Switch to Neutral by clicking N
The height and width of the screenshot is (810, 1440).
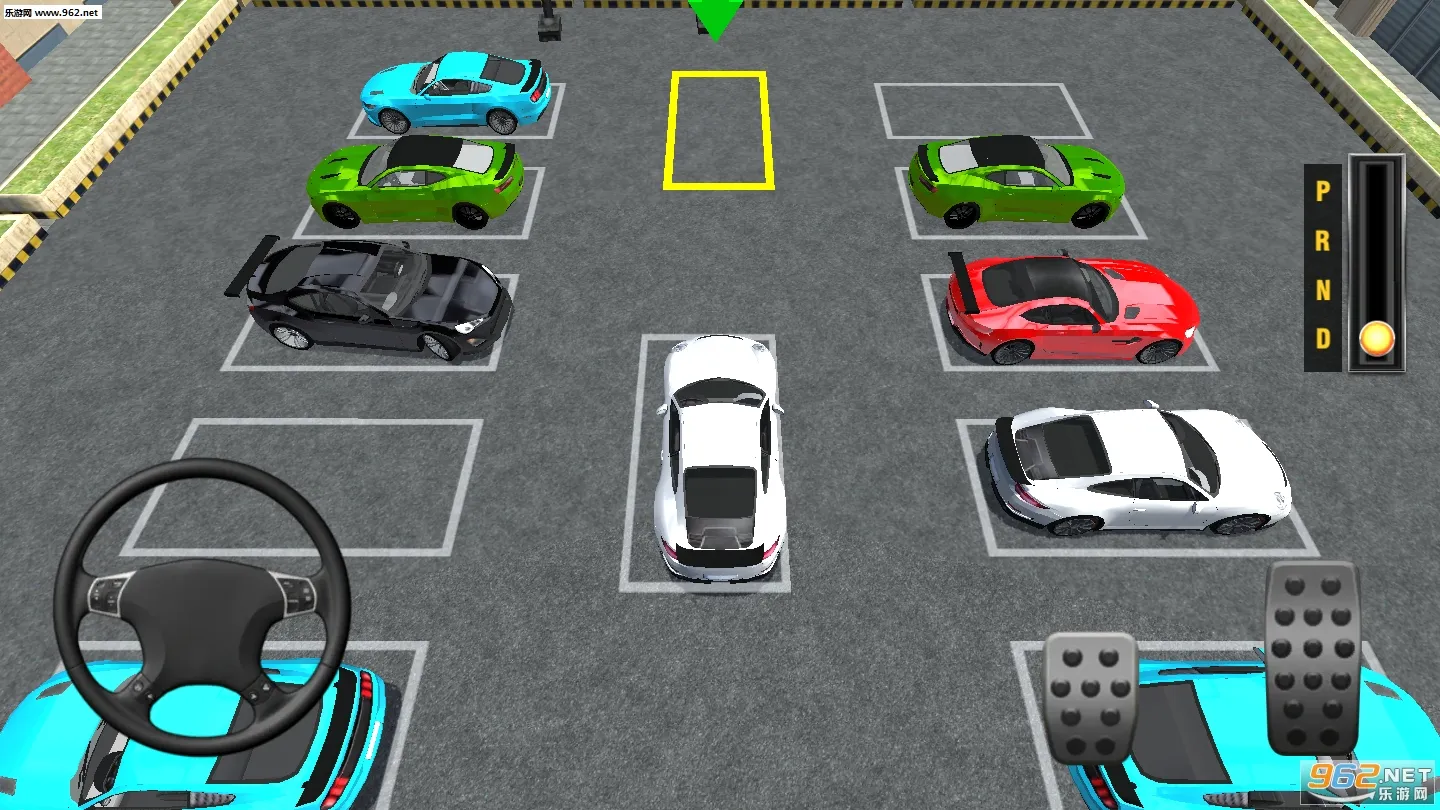[x=1323, y=293]
